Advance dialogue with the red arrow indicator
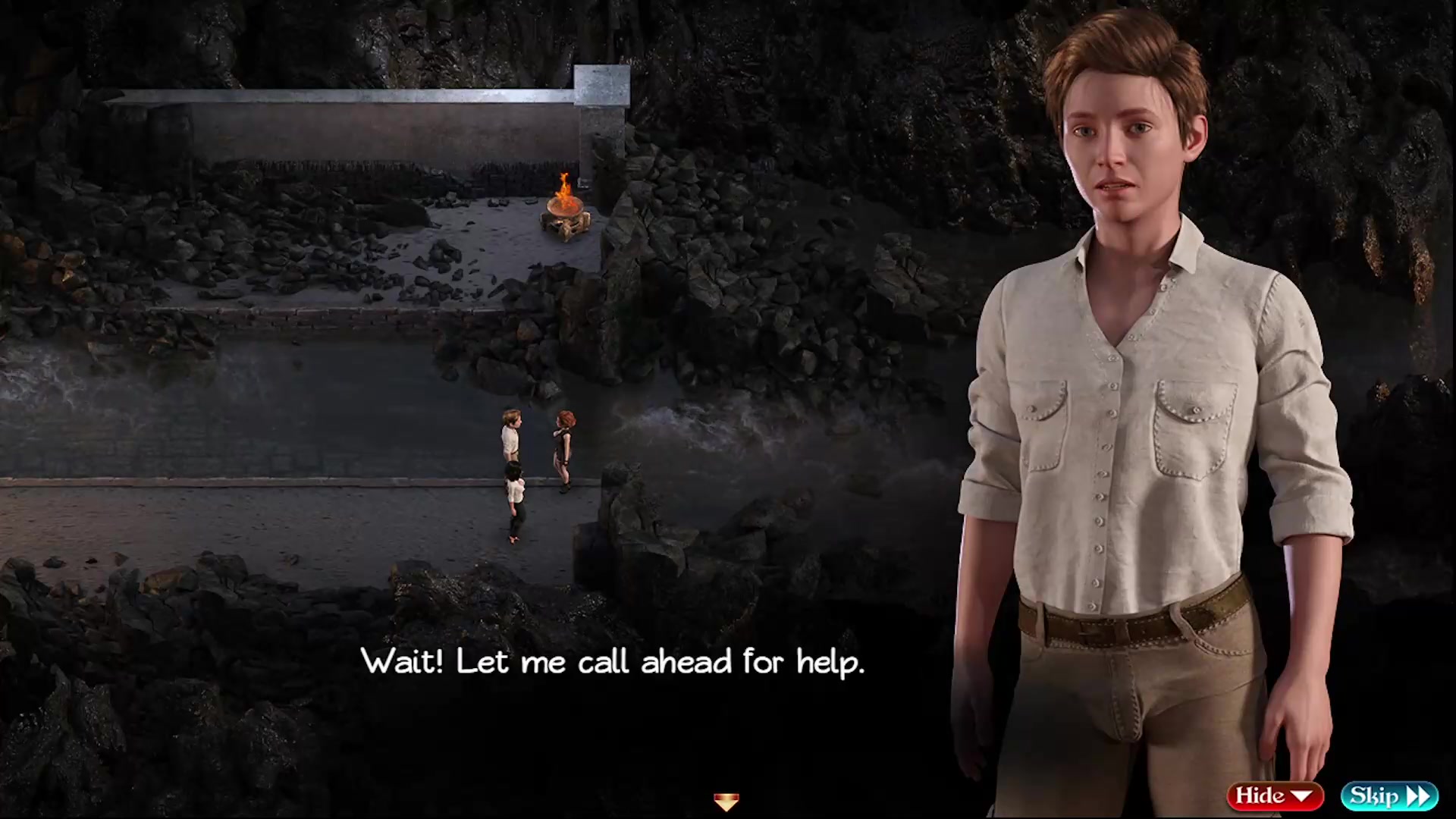Image resolution: width=1456 pixels, height=819 pixels. click(726, 802)
